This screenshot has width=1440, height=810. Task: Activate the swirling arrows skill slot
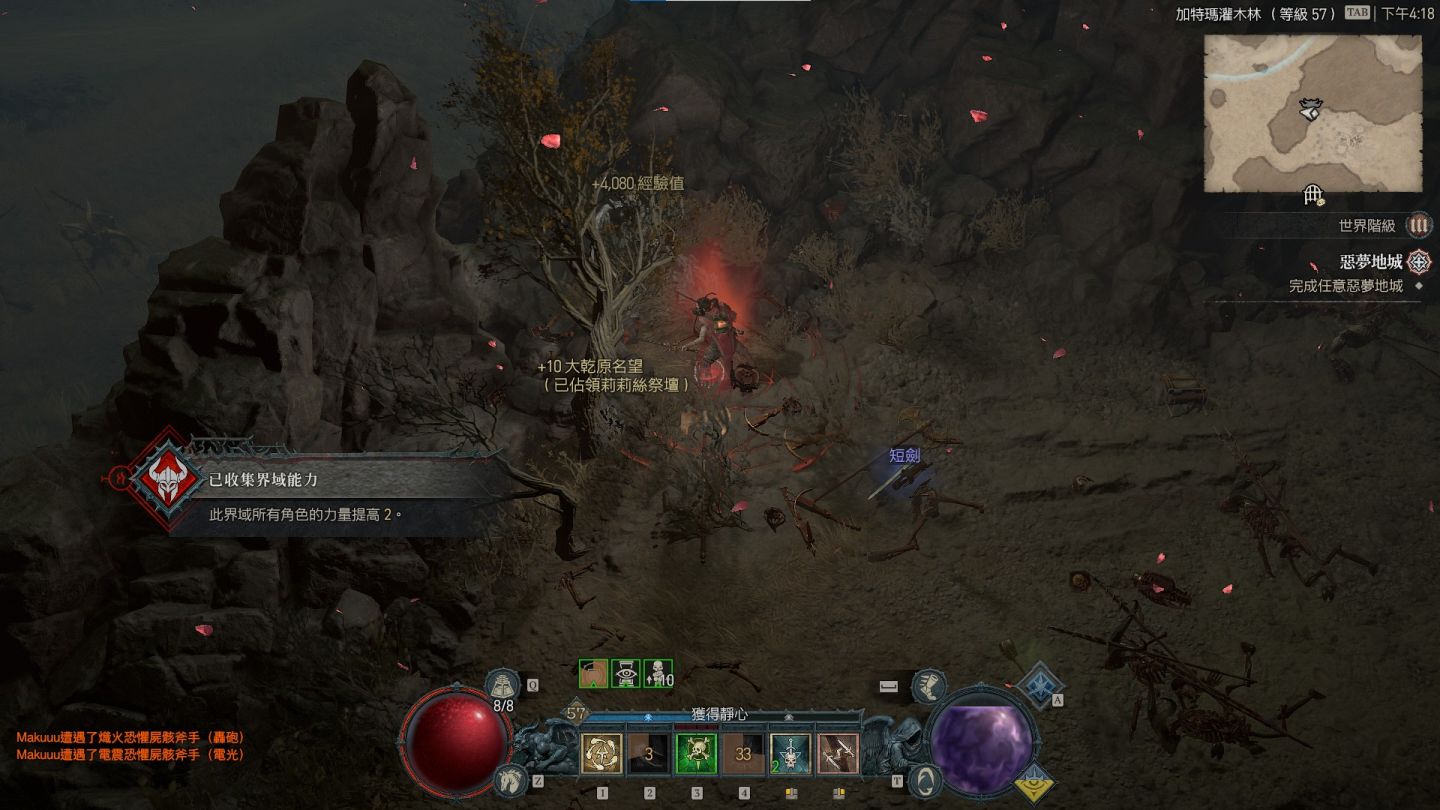602,753
